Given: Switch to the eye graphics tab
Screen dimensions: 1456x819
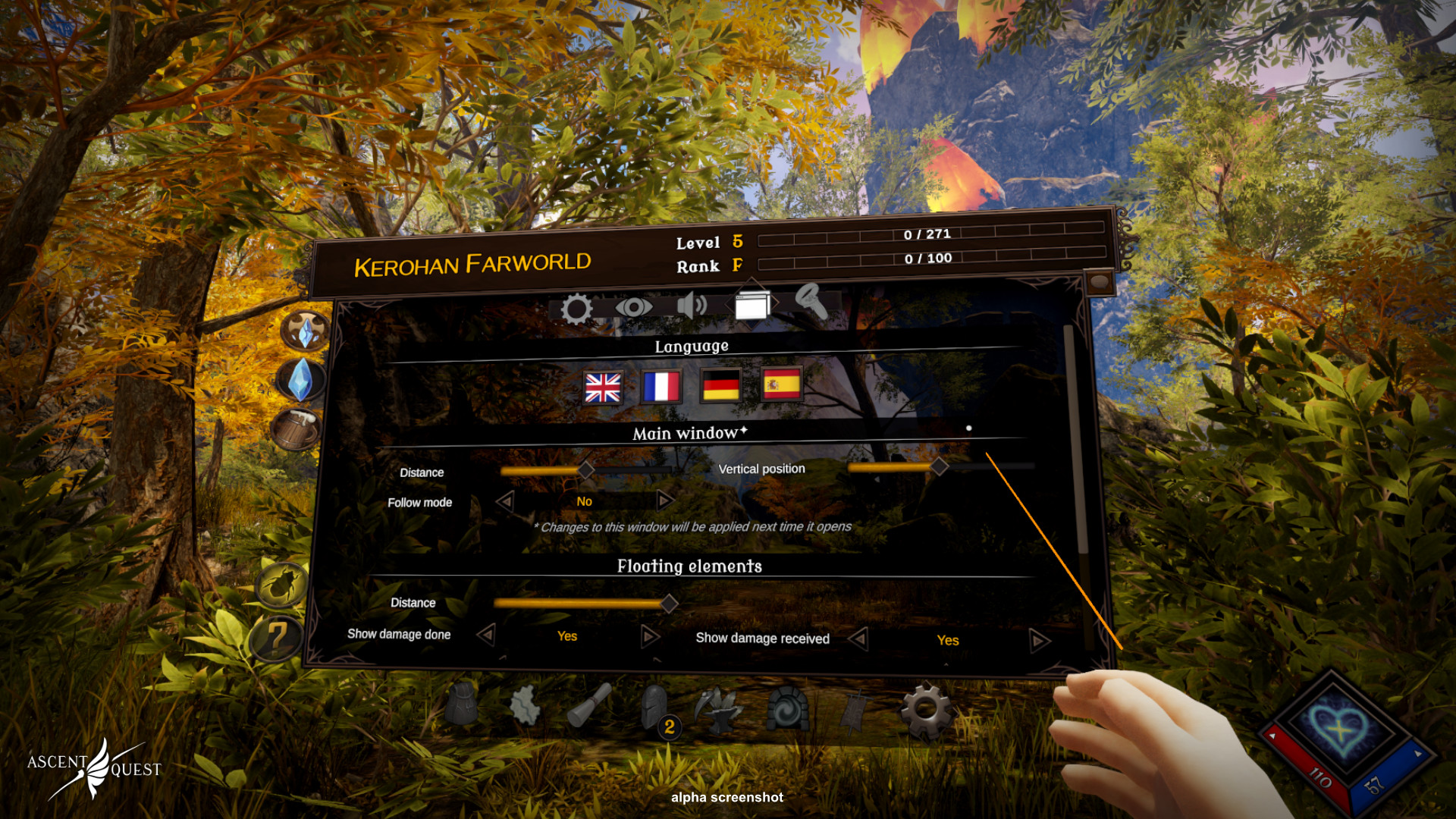Looking at the screenshot, I should [x=633, y=307].
